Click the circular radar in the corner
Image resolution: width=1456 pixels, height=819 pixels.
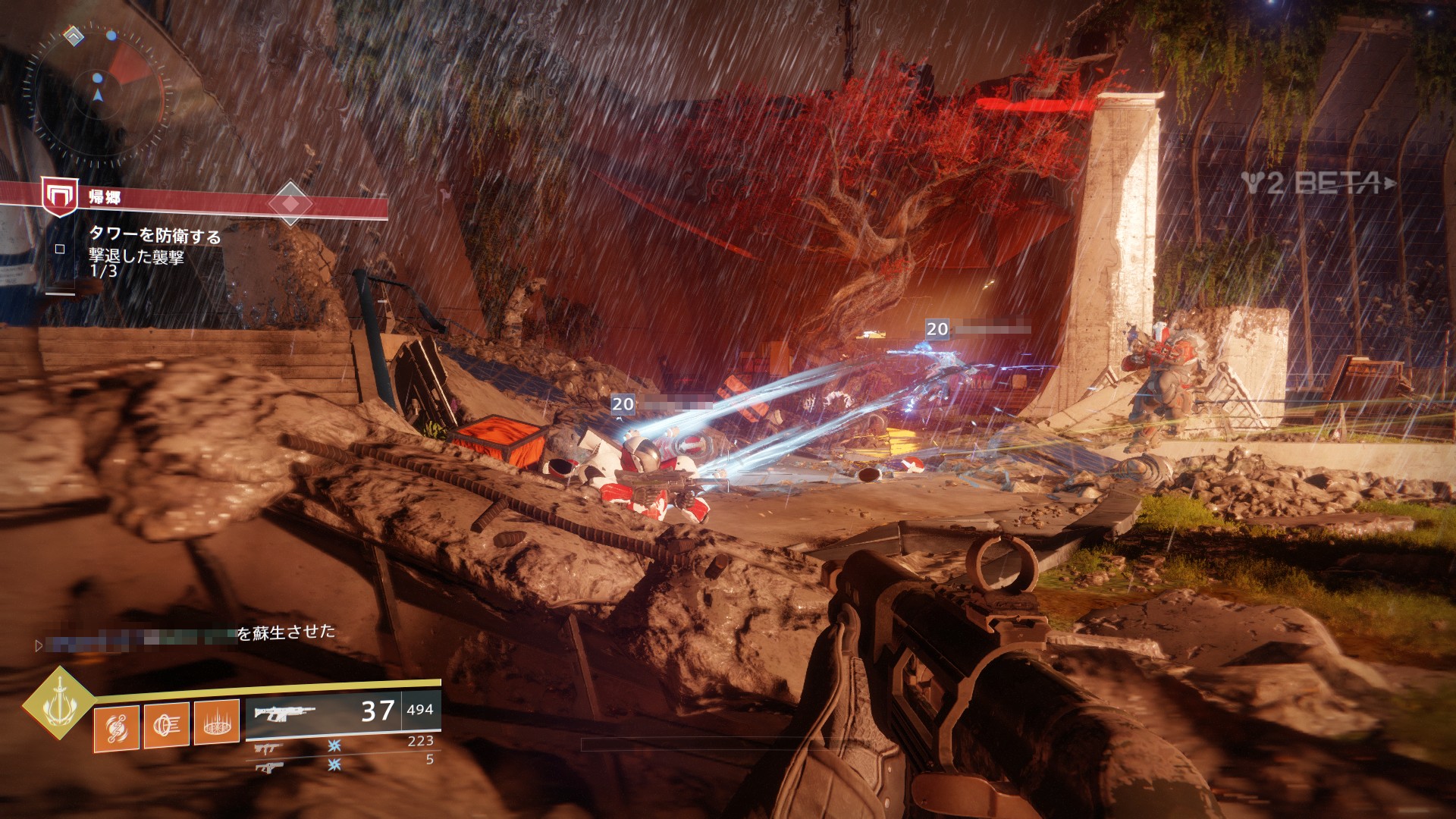(98, 95)
